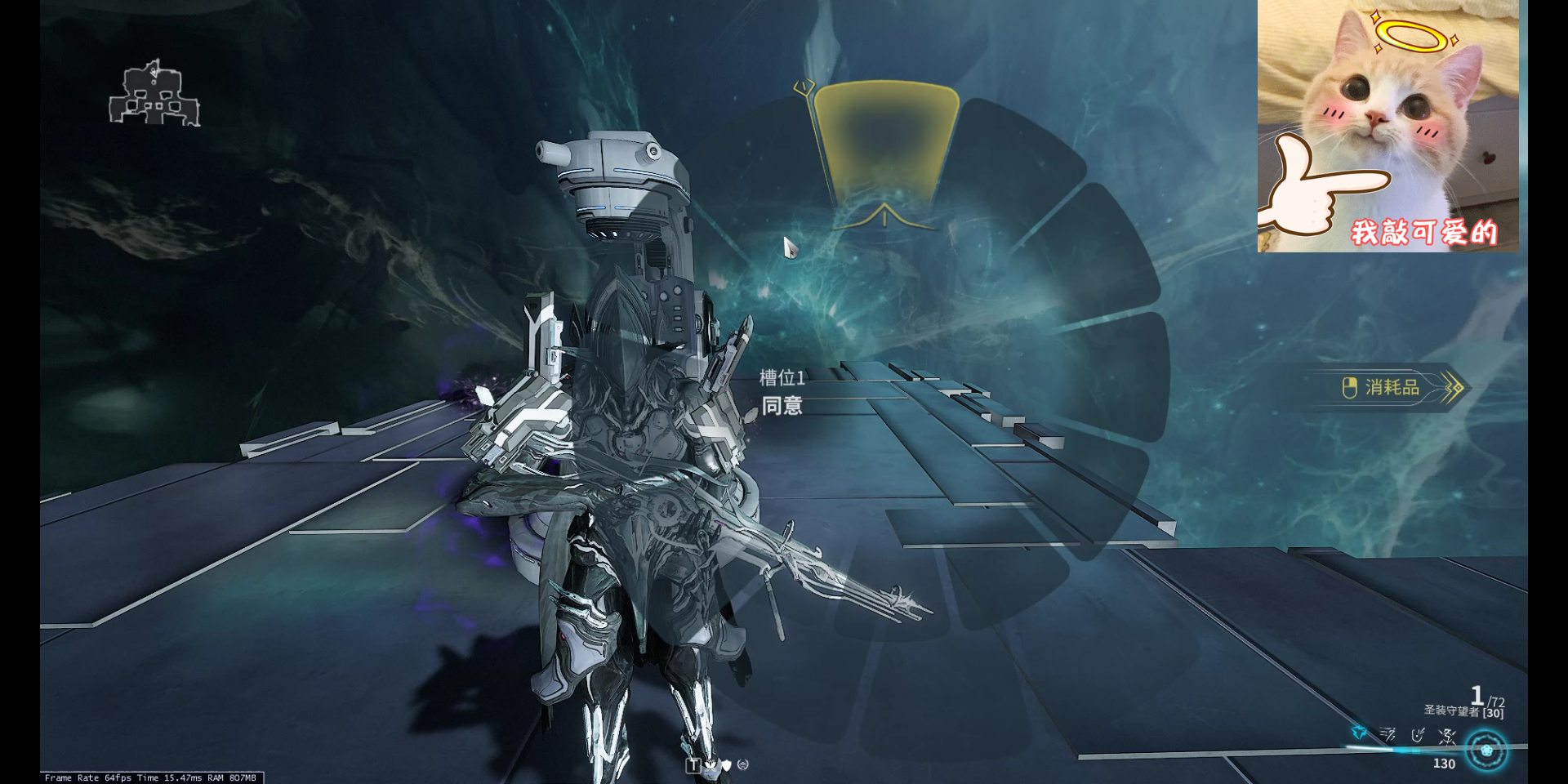Switch to the 消耗品 consumables wheel
This screenshot has width=1568, height=784.
1392,387
